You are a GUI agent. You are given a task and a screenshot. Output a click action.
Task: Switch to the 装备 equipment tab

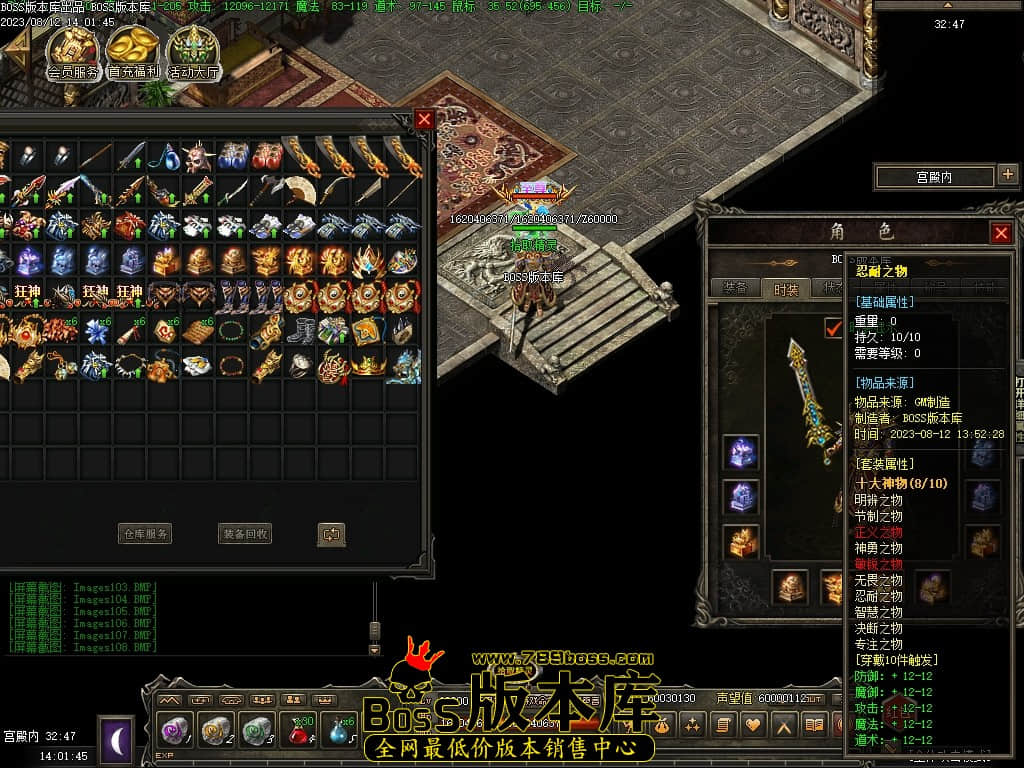735,288
